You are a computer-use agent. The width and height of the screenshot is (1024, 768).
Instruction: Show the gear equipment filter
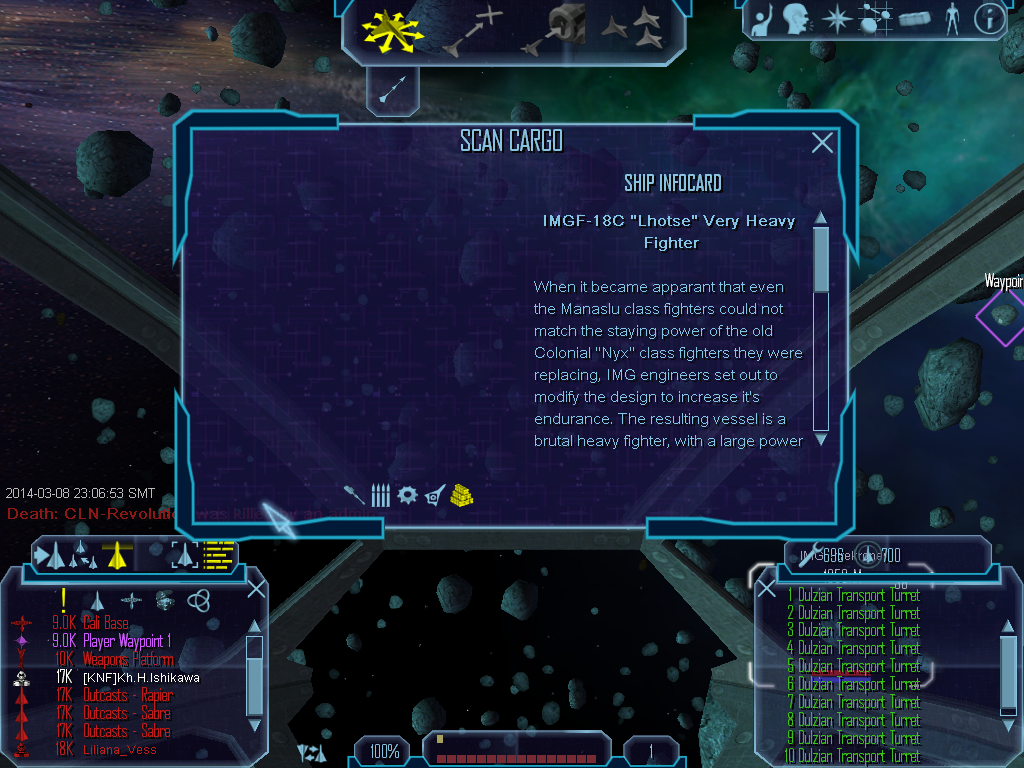click(x=407, y=494)
